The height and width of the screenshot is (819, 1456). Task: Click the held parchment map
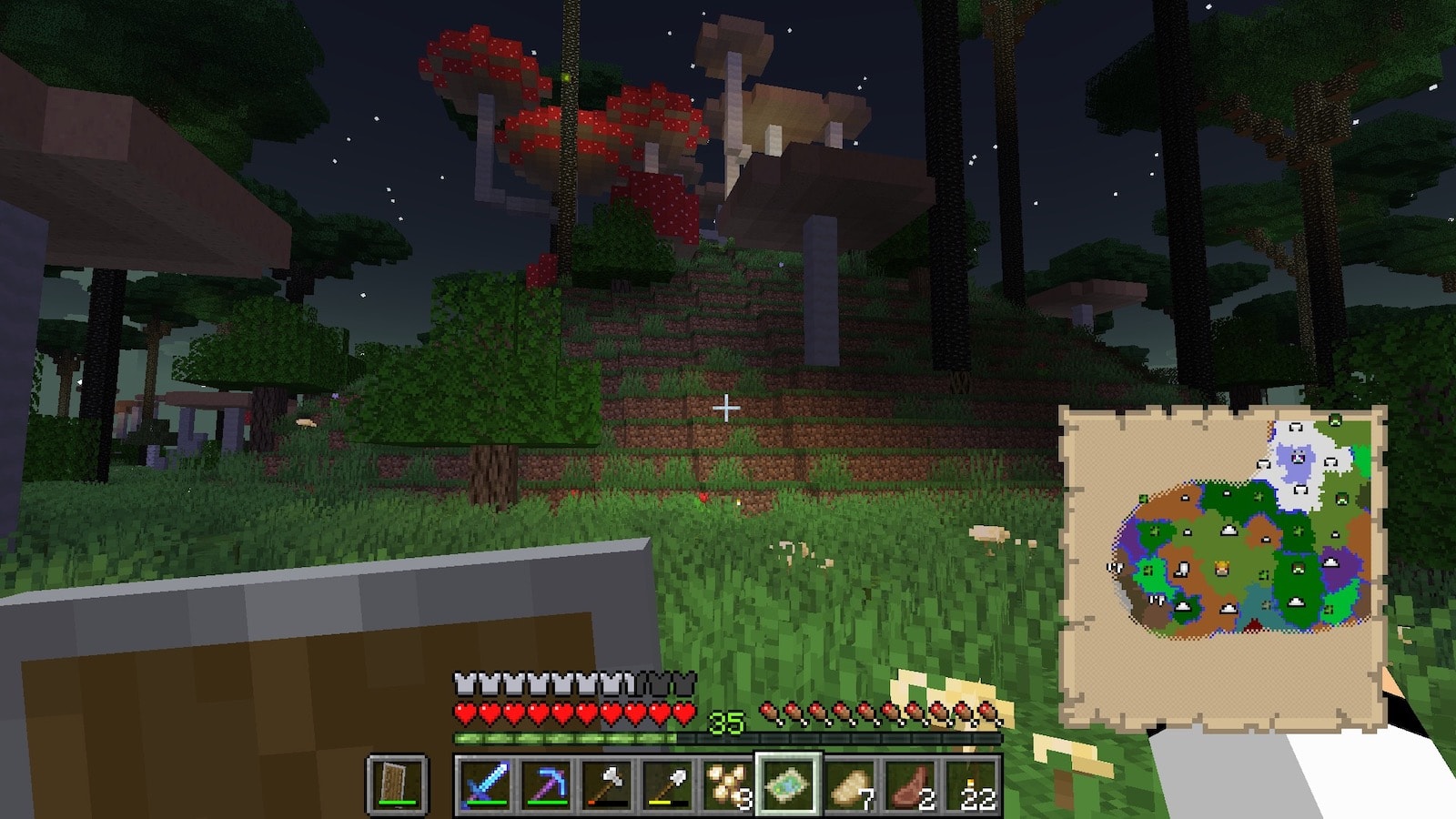pyautogui.click(x=1222, y=564)
